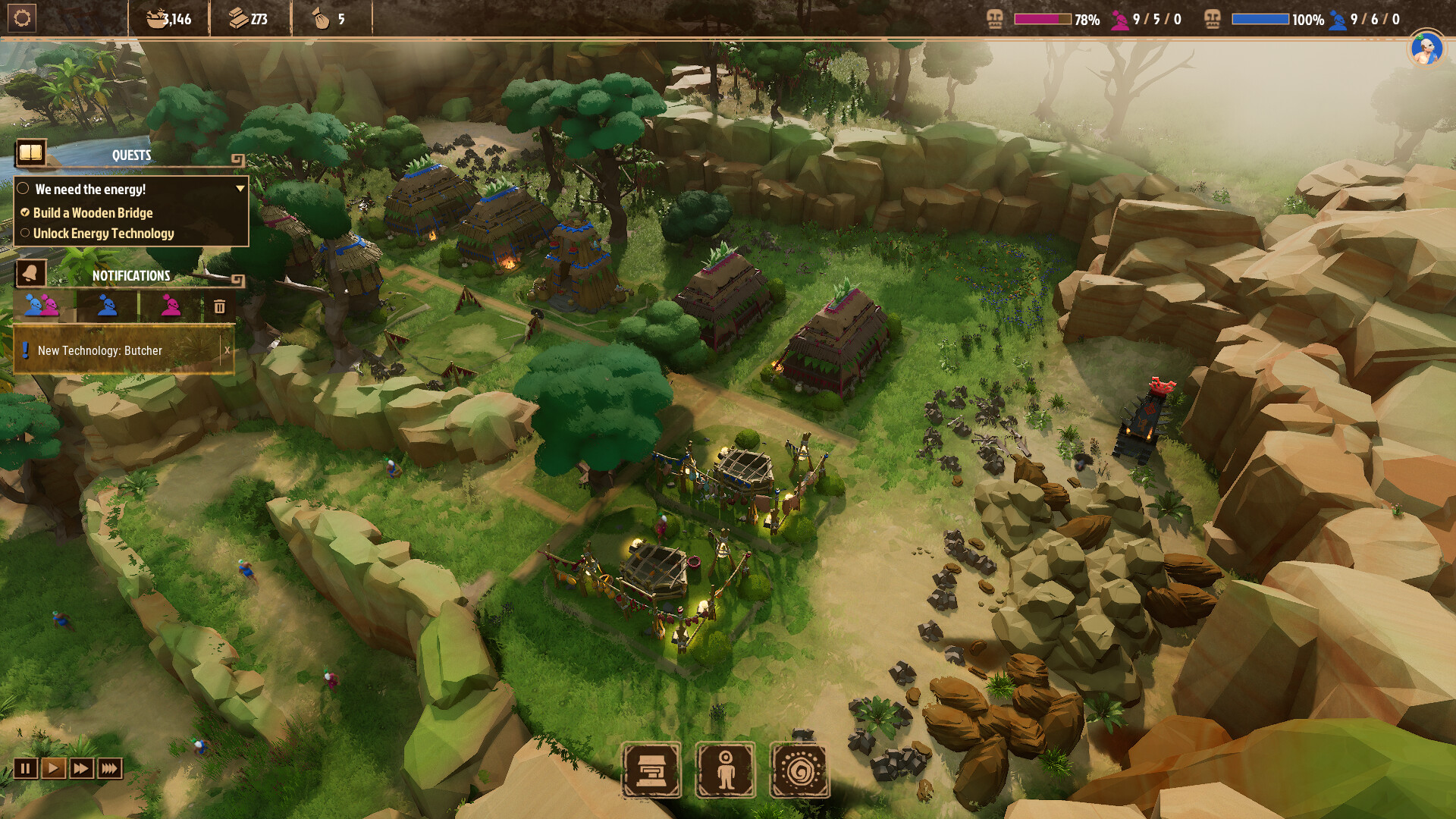Filter notifications by the pink tribe

pos(171,306)
